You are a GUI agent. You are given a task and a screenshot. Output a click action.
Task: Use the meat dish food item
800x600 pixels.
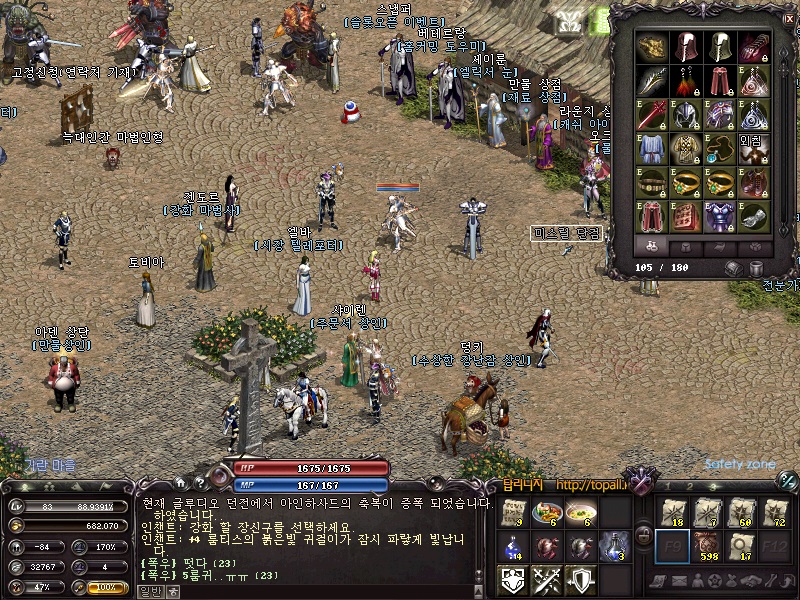546,513
